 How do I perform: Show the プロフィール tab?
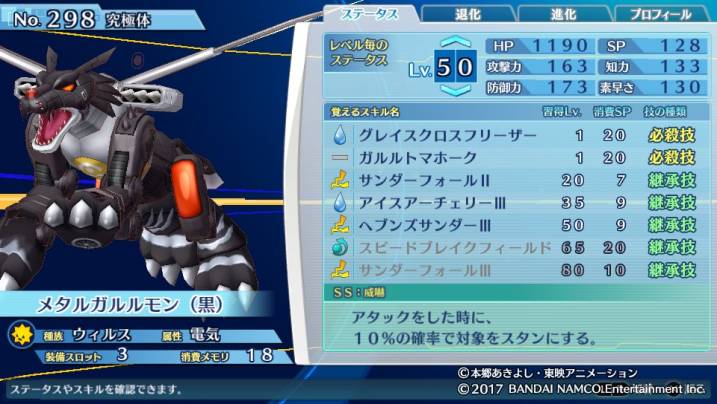click(660, 15)
